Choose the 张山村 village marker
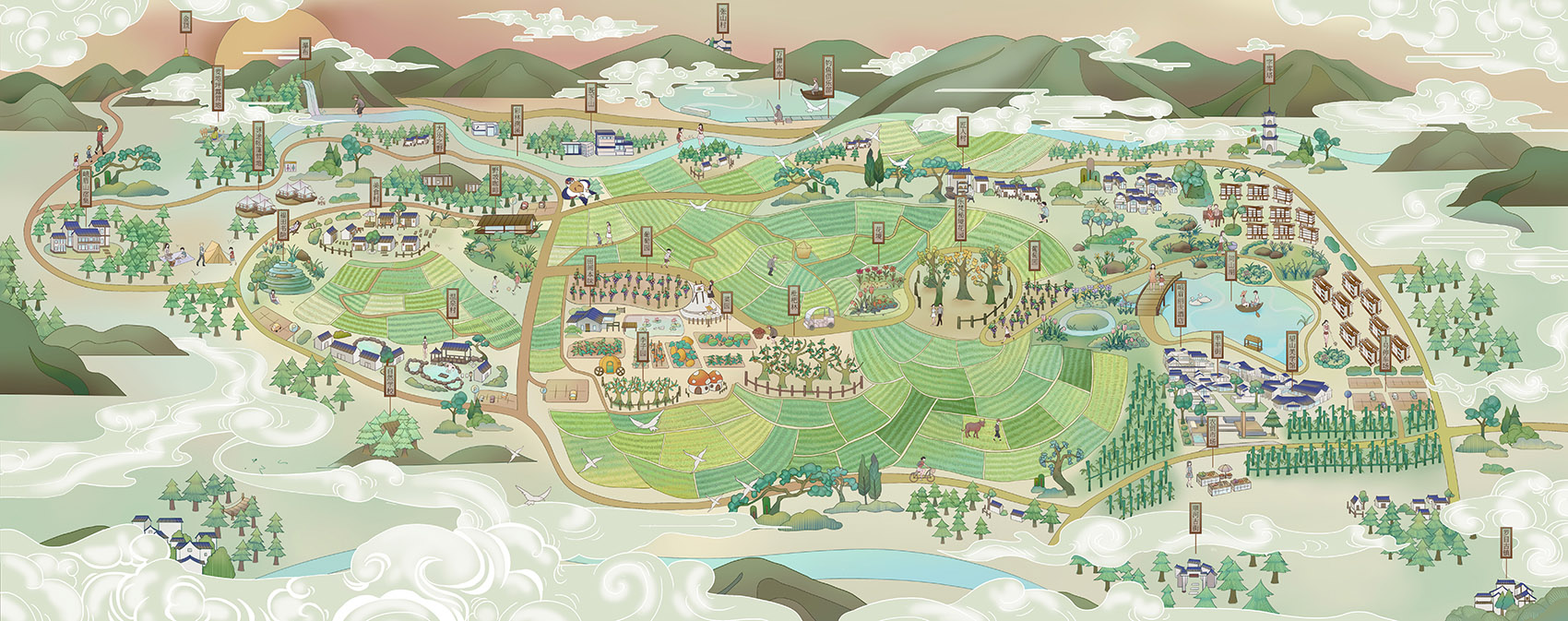1568x621 pixels. 723,18
